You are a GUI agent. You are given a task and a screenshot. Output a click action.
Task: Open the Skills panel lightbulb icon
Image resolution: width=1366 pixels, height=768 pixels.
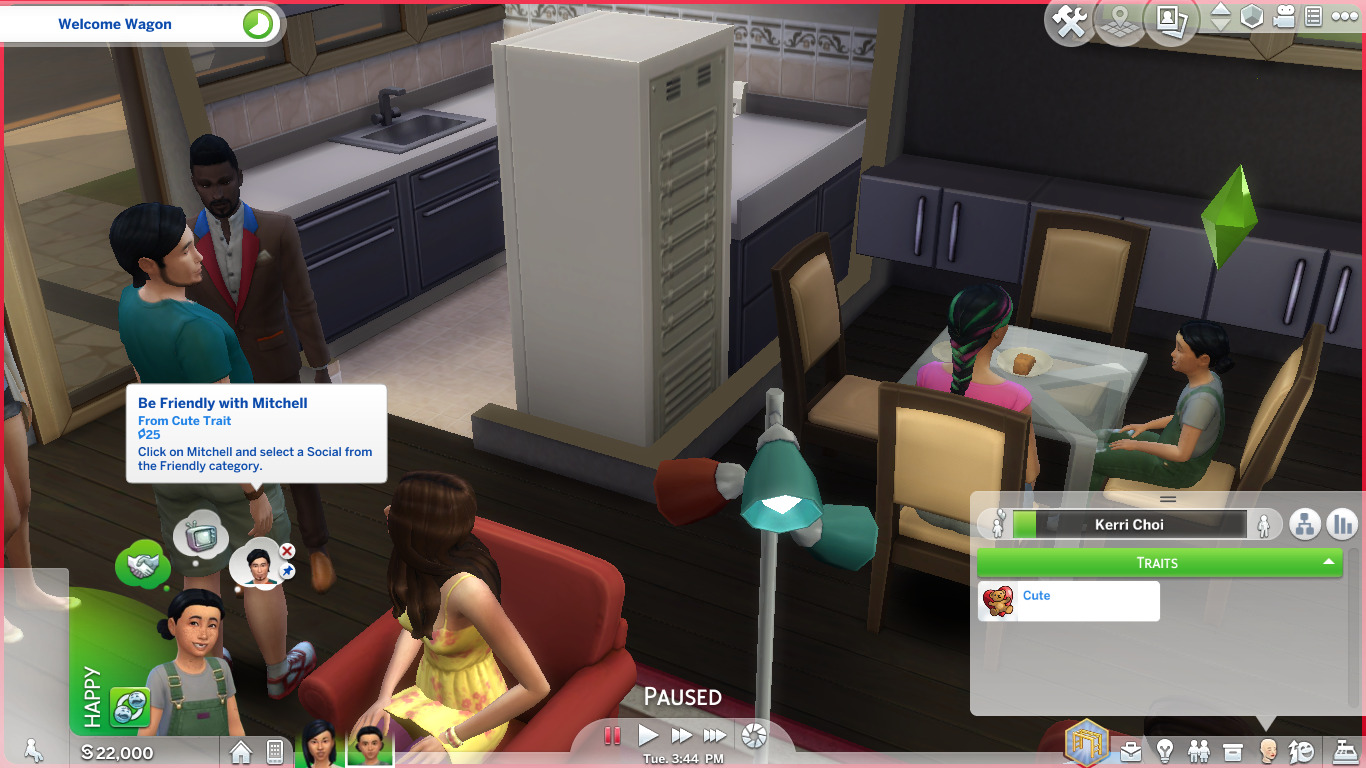click(x=1166, y=750)
